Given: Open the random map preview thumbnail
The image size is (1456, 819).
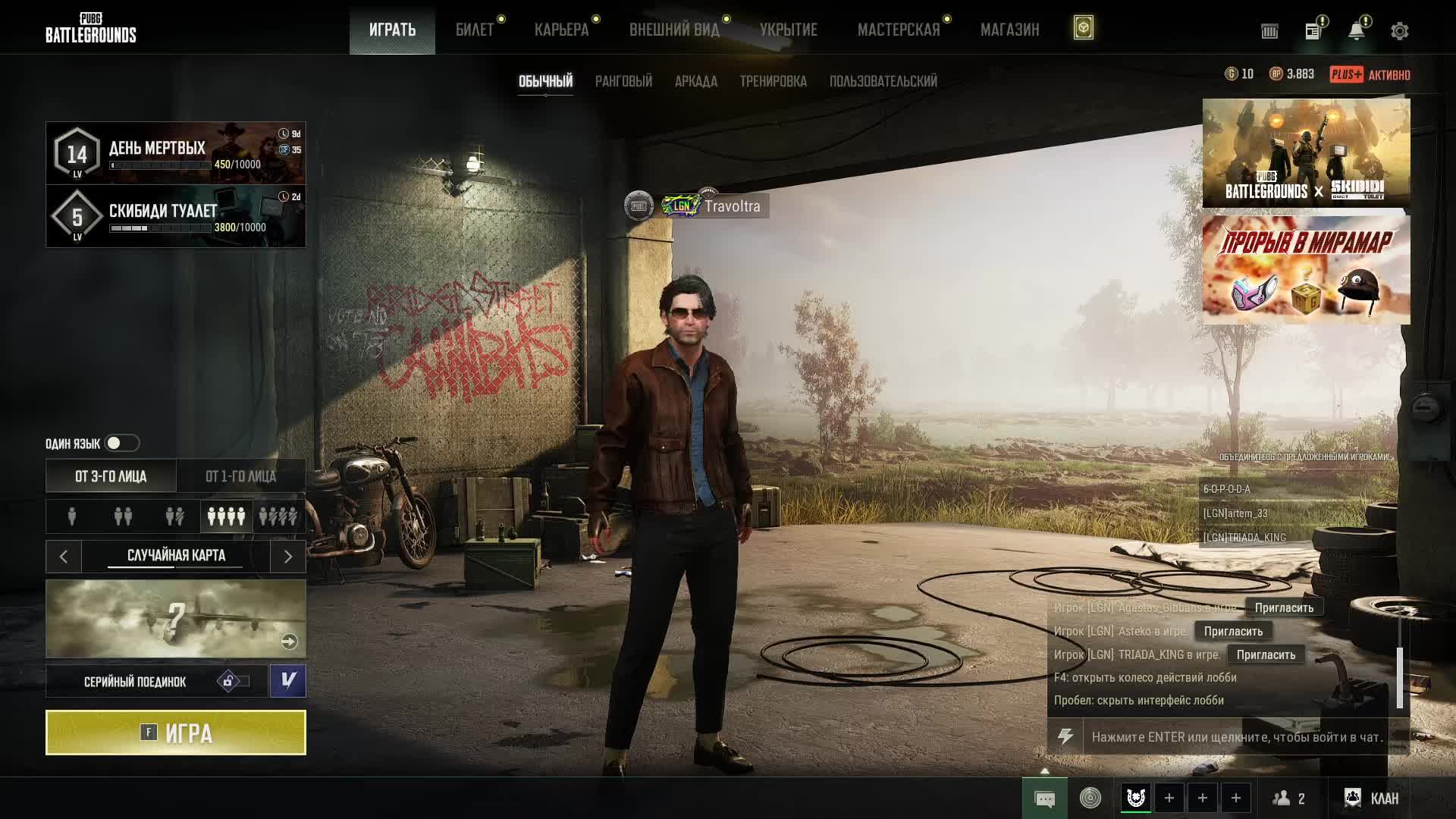Looking at the screenshot, I should (x=176, y=619).
